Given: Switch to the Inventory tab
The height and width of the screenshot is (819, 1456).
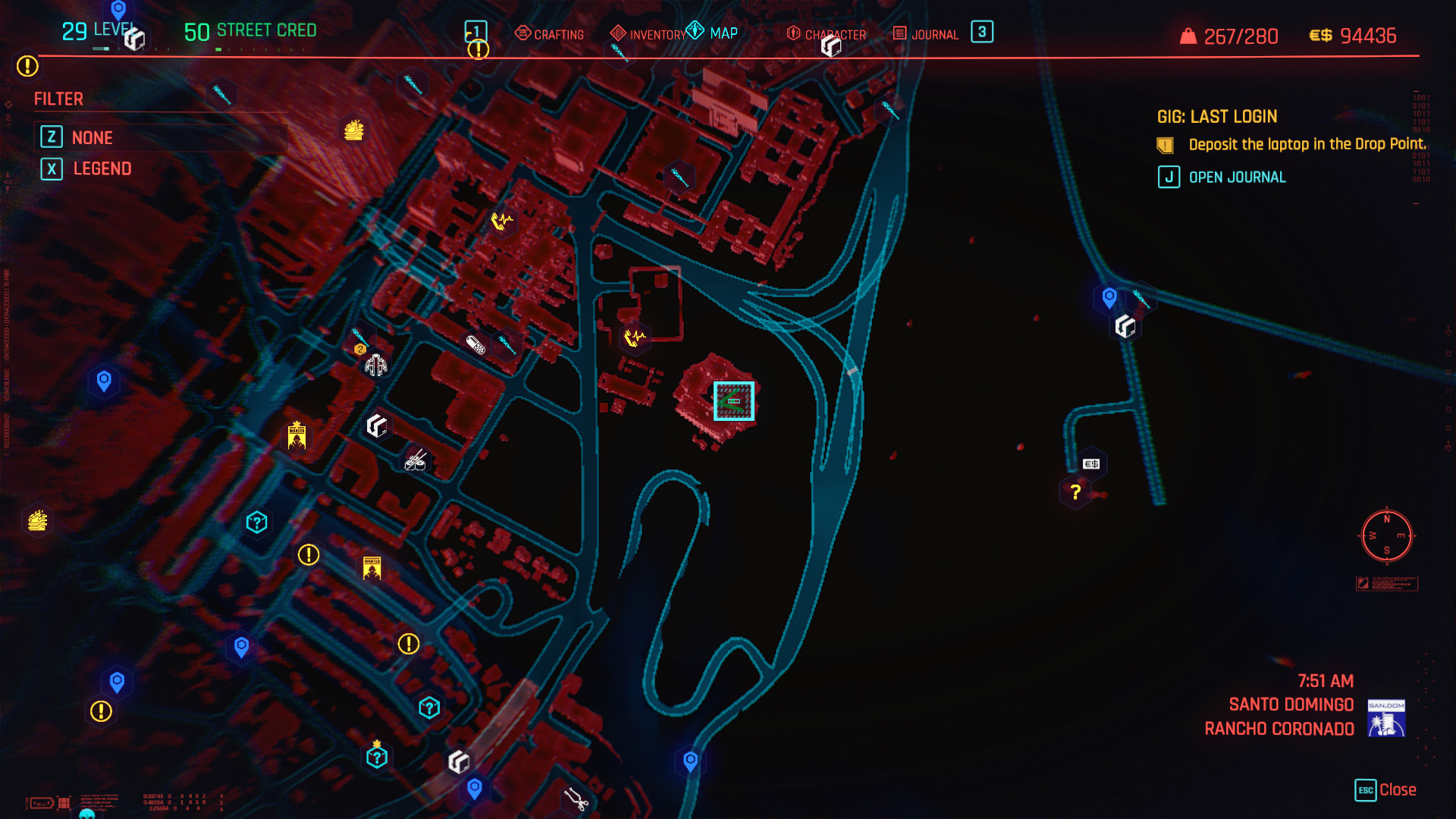Looking at the screenshot, I should point(648,34).
